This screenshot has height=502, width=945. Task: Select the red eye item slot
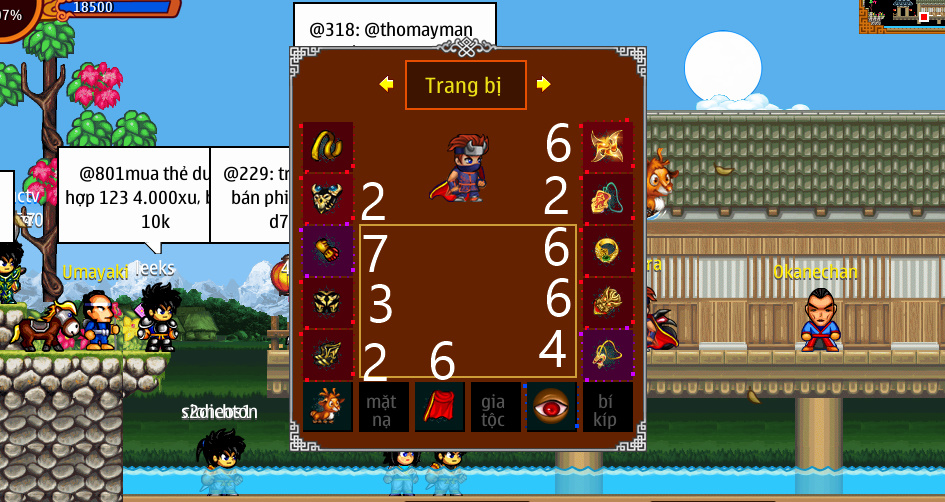point(552,407)
